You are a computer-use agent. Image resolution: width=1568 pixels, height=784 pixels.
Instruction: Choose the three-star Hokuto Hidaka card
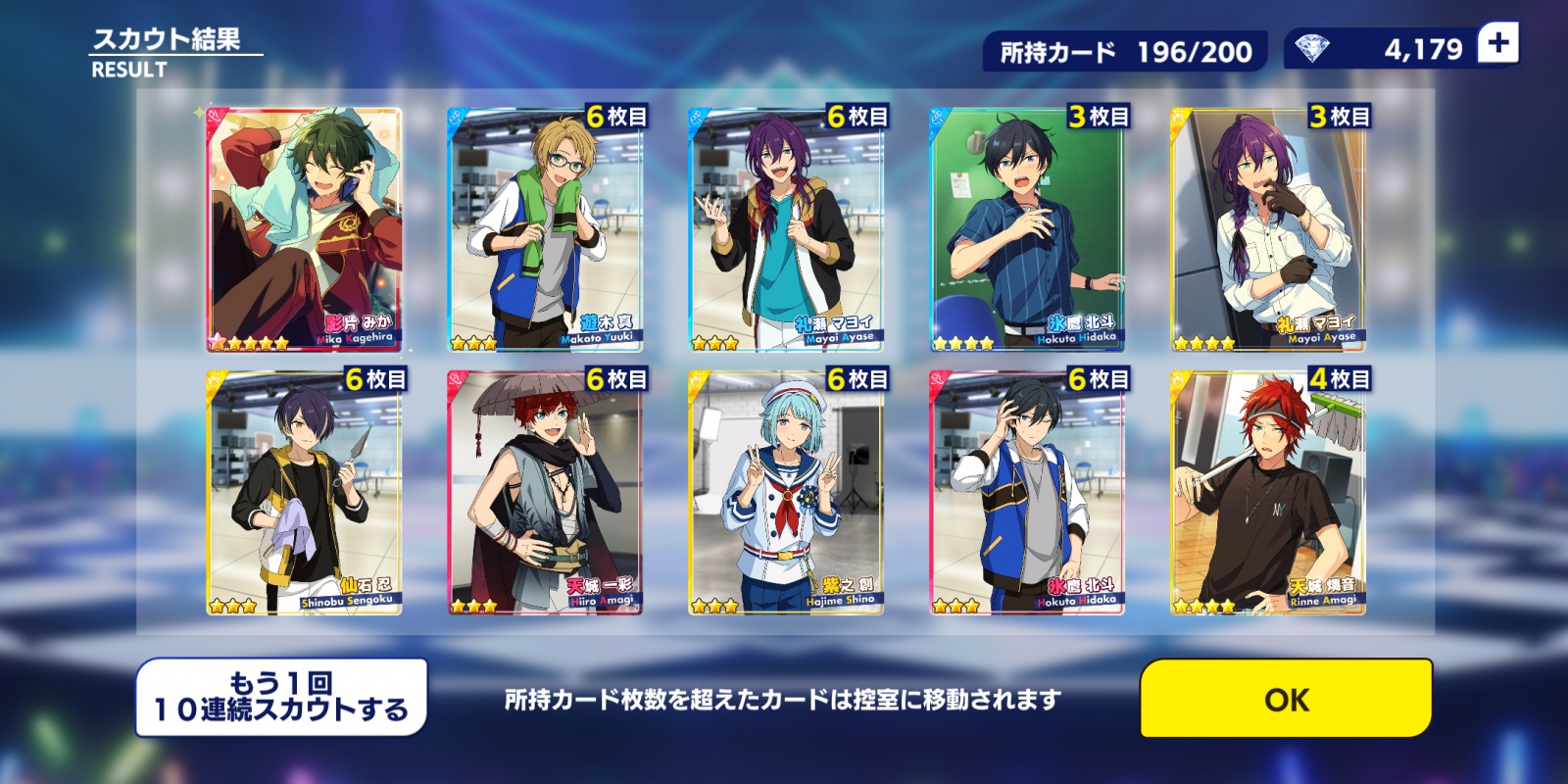tap(1027, 492)
